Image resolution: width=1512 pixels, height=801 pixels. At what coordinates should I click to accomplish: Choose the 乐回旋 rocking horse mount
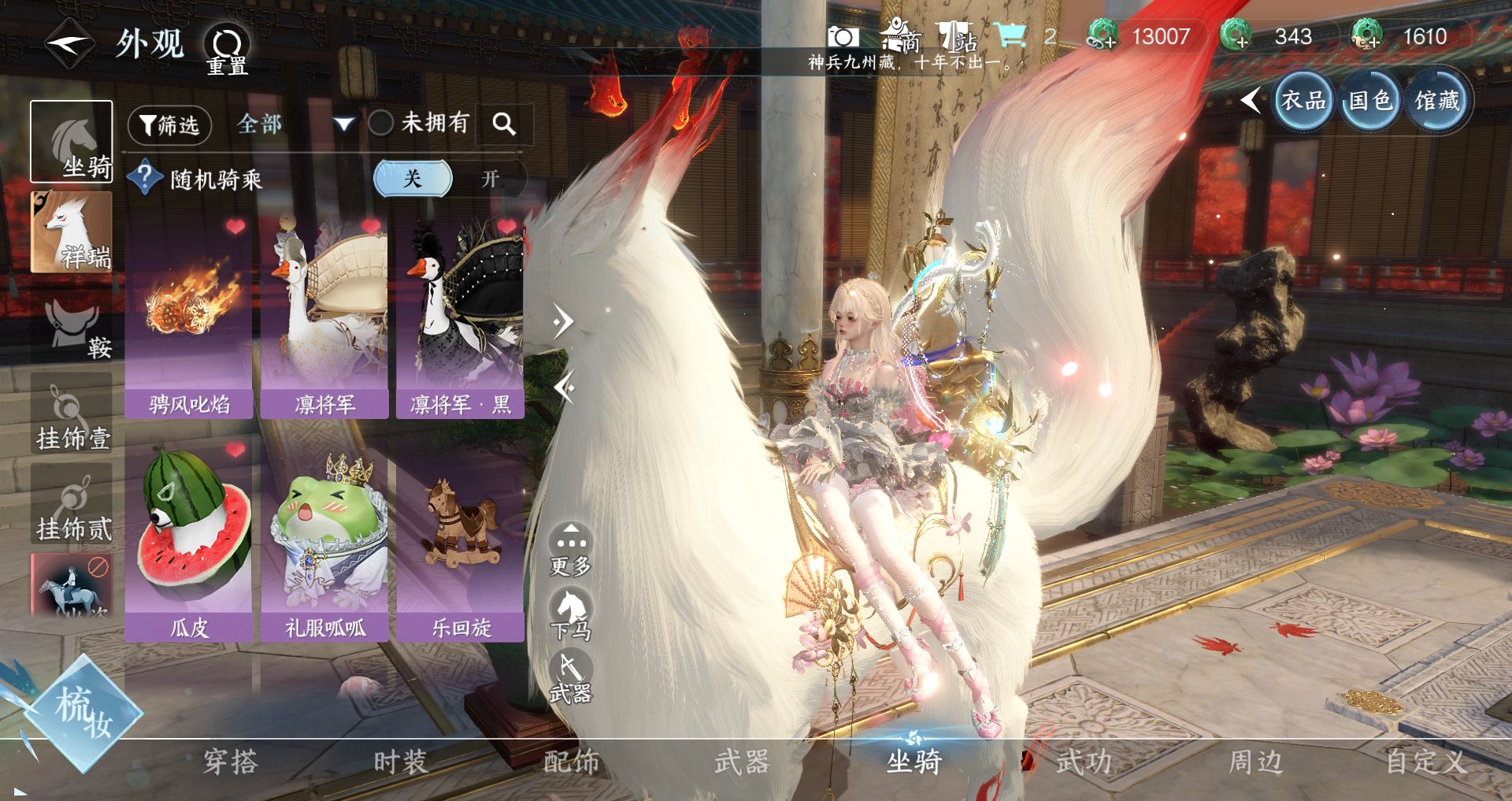tap(461, 540)
